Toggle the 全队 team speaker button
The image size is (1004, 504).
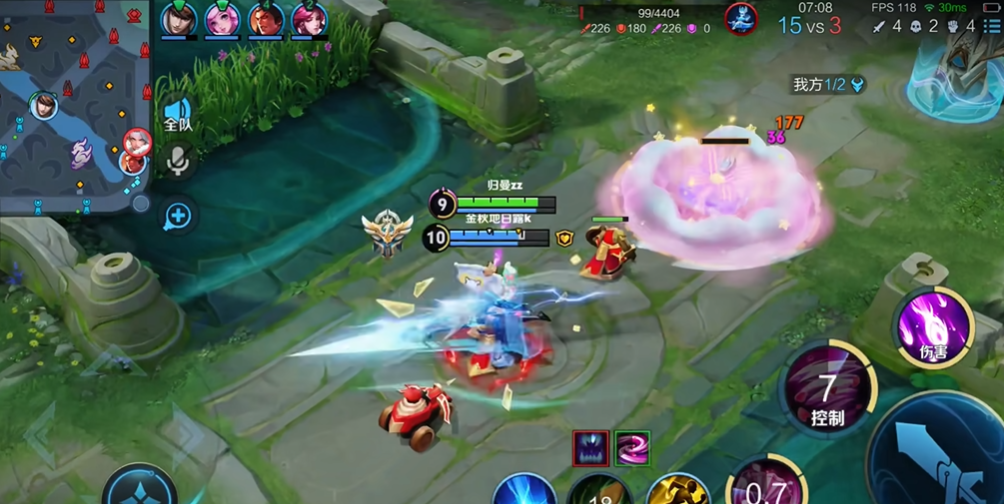(178, 116)
